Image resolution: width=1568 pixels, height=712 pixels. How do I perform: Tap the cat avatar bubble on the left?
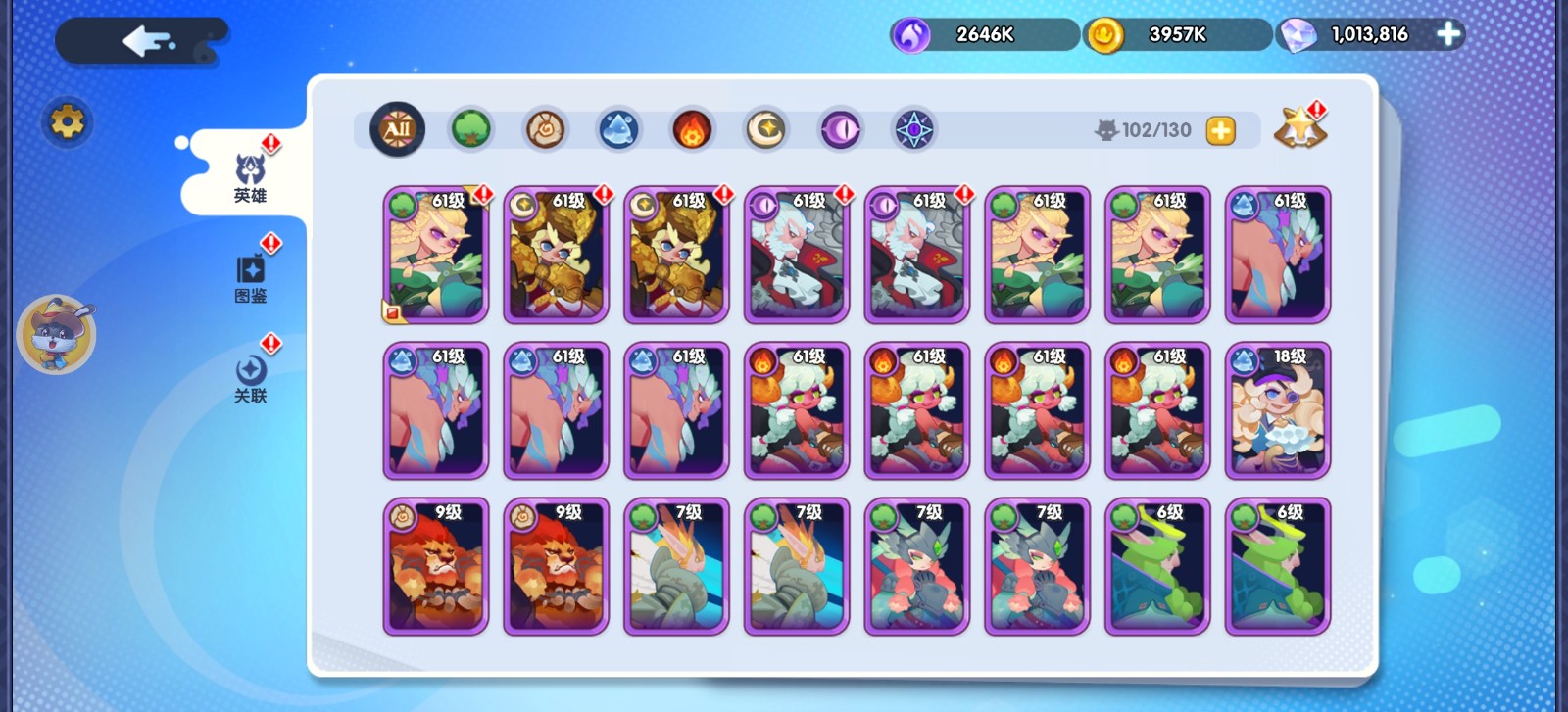(x=57, y=335)
